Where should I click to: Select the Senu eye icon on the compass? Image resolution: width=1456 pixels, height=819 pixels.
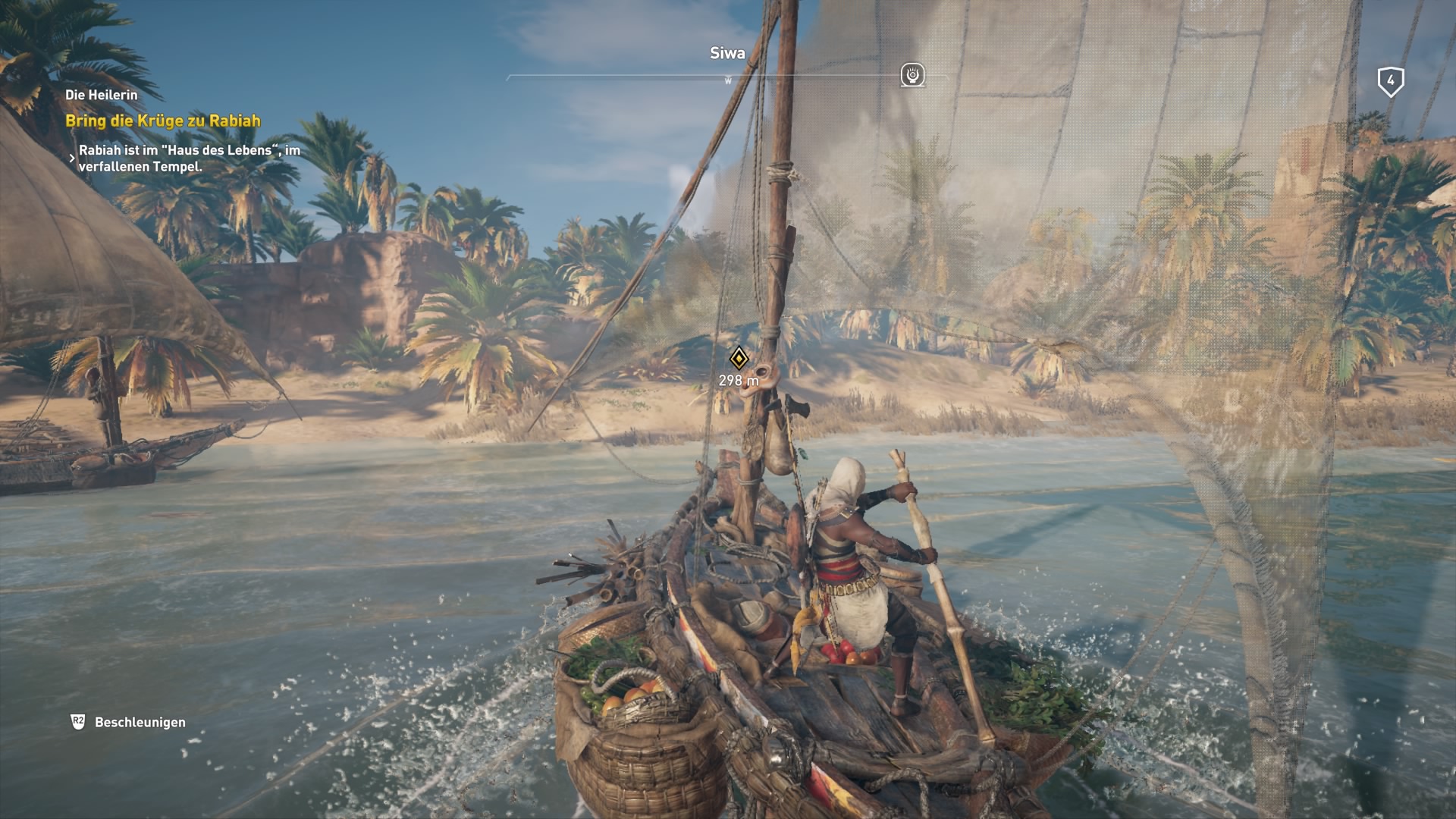click(x=912, y=75)
